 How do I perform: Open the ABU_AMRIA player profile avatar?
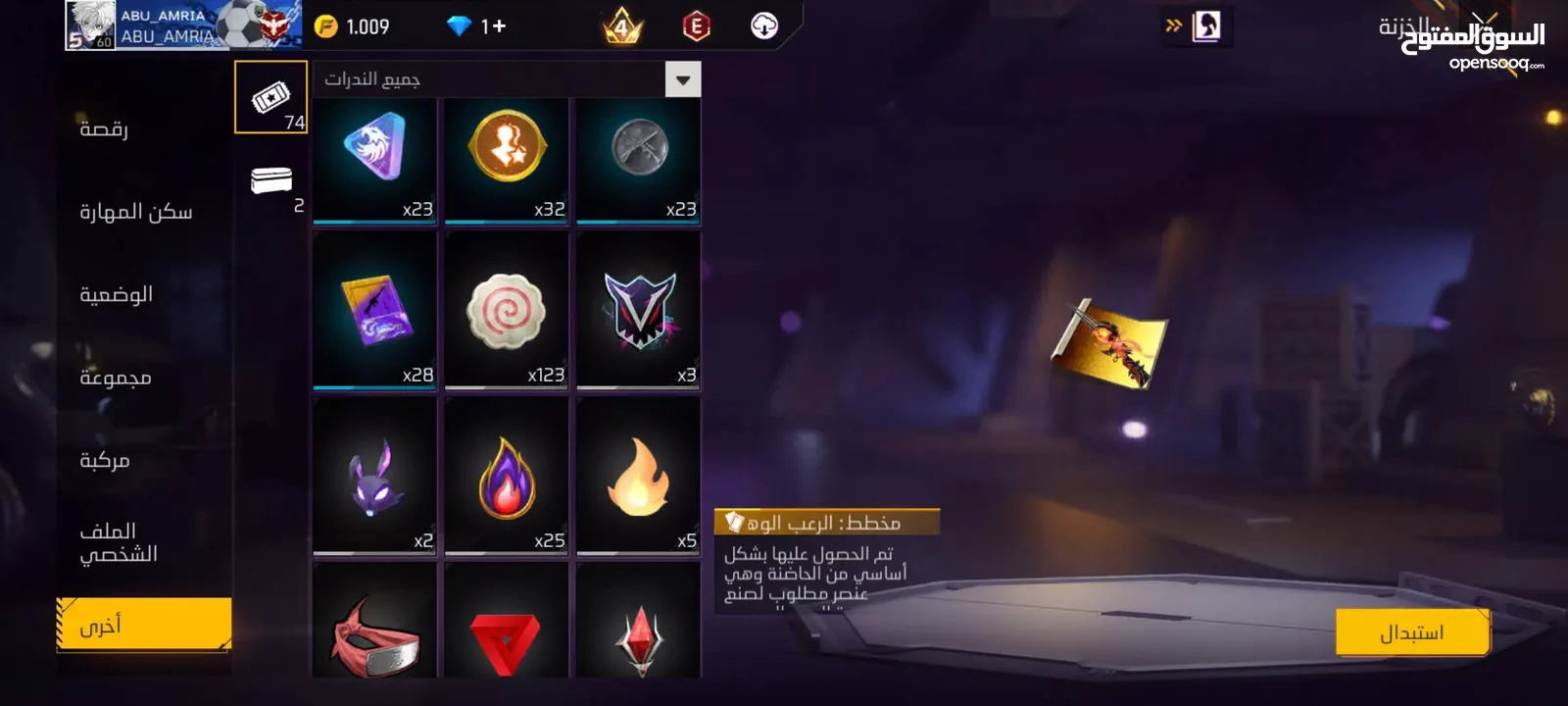pyautogui.click(x=89, y=26)
